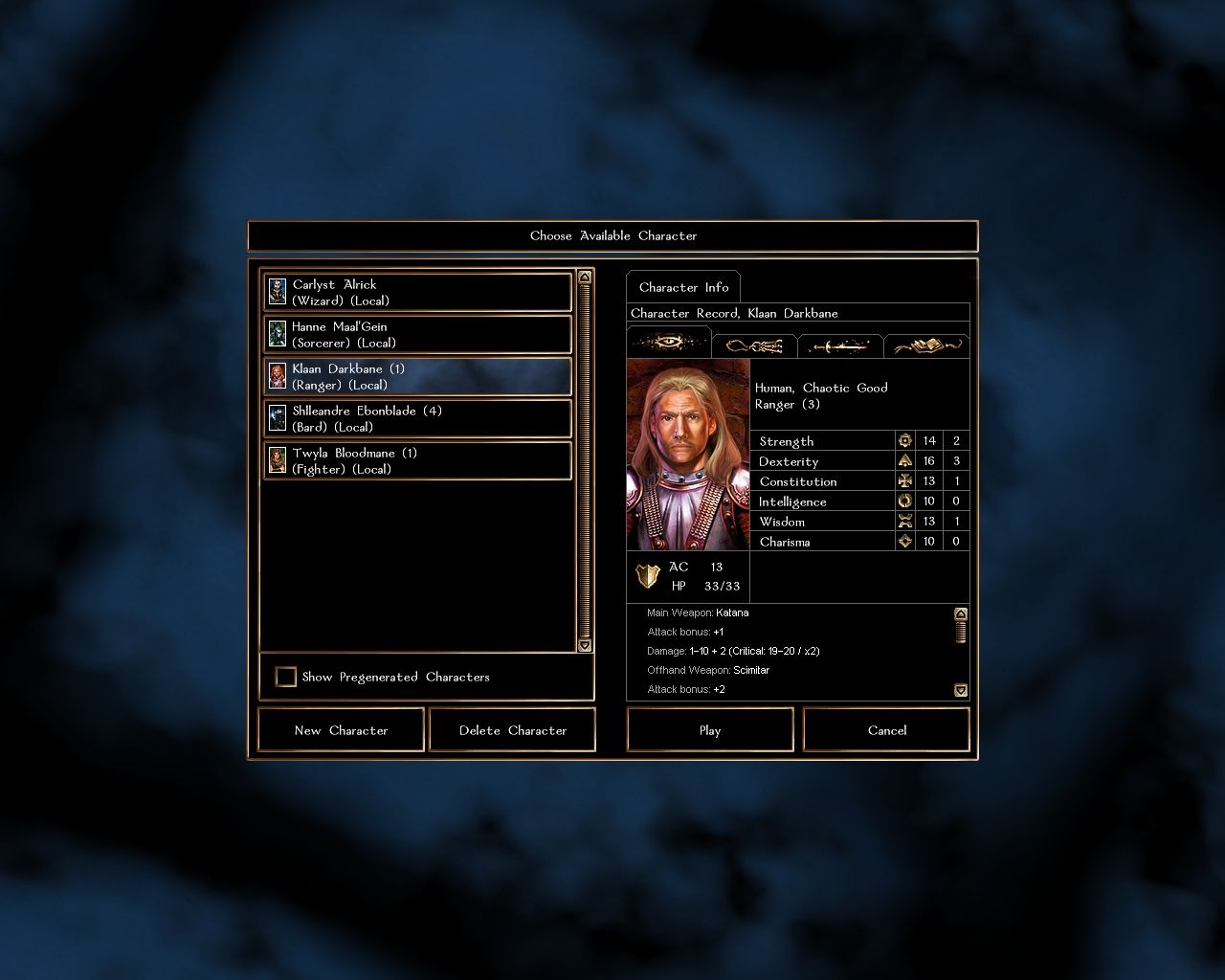
Task: Start the game with Play
Action: tap(710, 730)
